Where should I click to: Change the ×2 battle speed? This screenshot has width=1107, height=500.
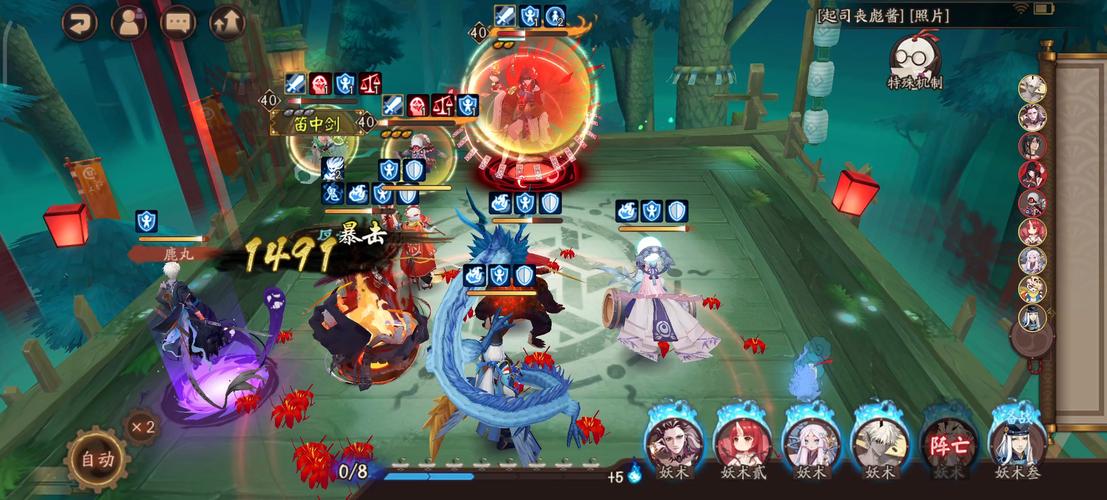click(x=141, y=427)
